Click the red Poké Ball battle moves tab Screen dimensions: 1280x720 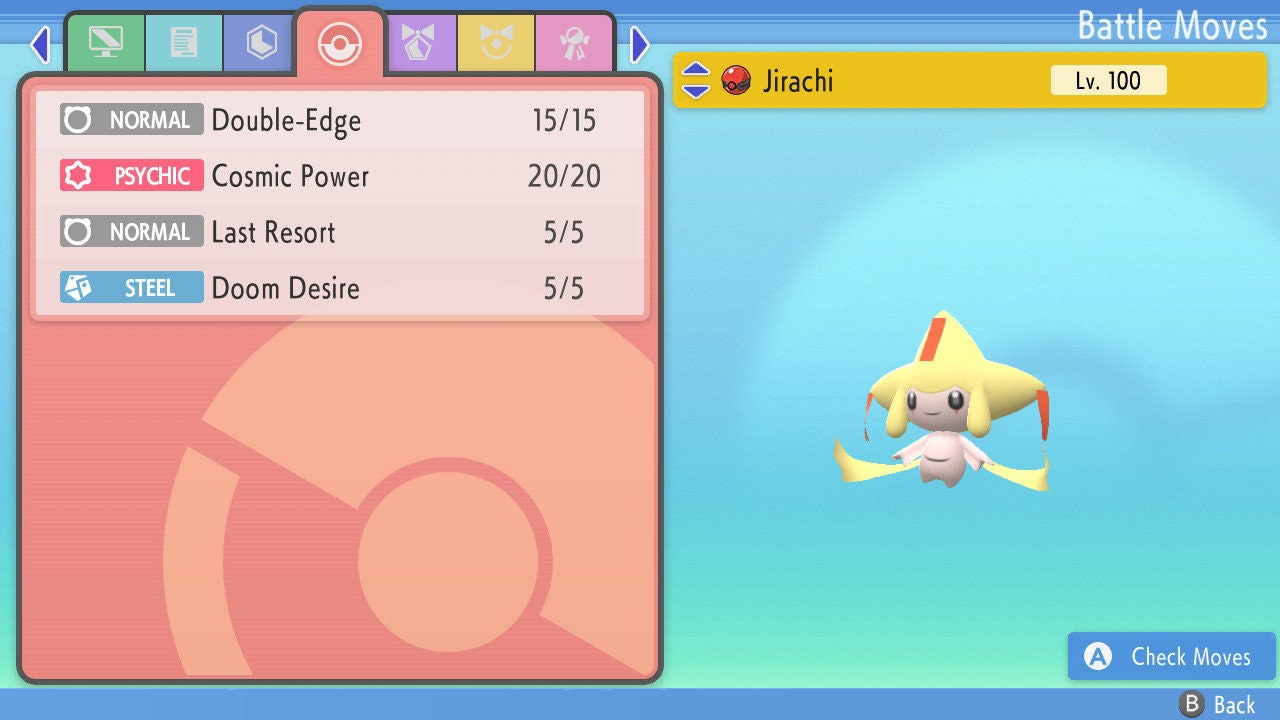[339, 43]
